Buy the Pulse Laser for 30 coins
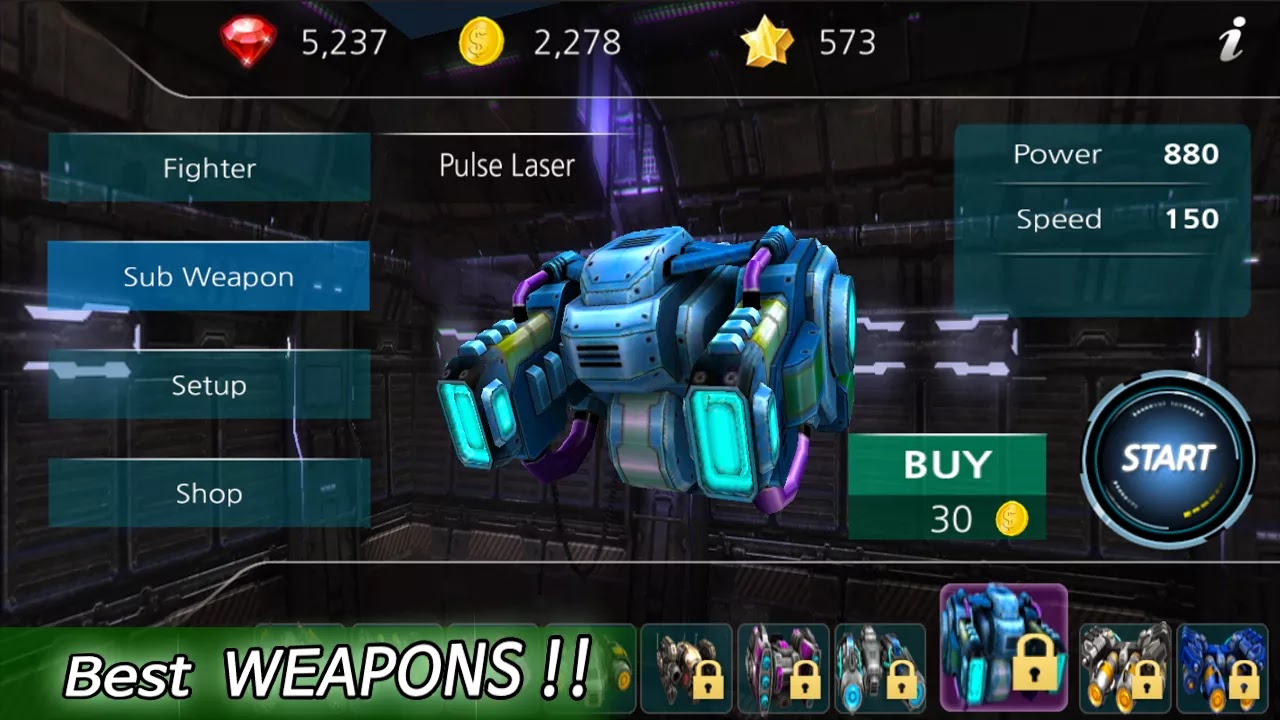 click(x=946, y=487)
